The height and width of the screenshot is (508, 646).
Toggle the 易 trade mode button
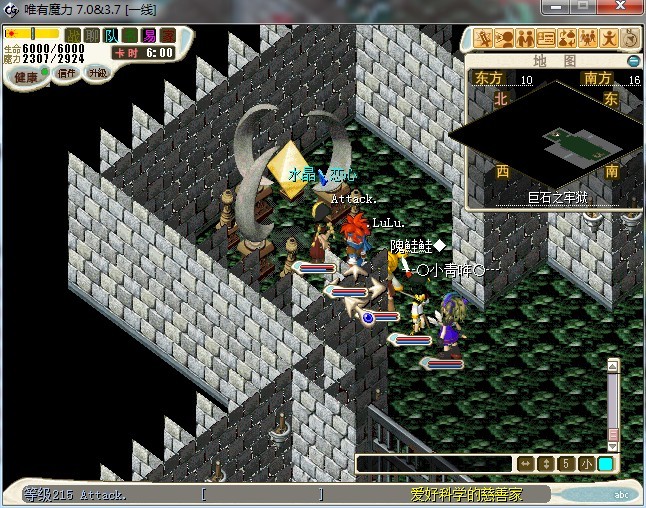tap(149, 35)
